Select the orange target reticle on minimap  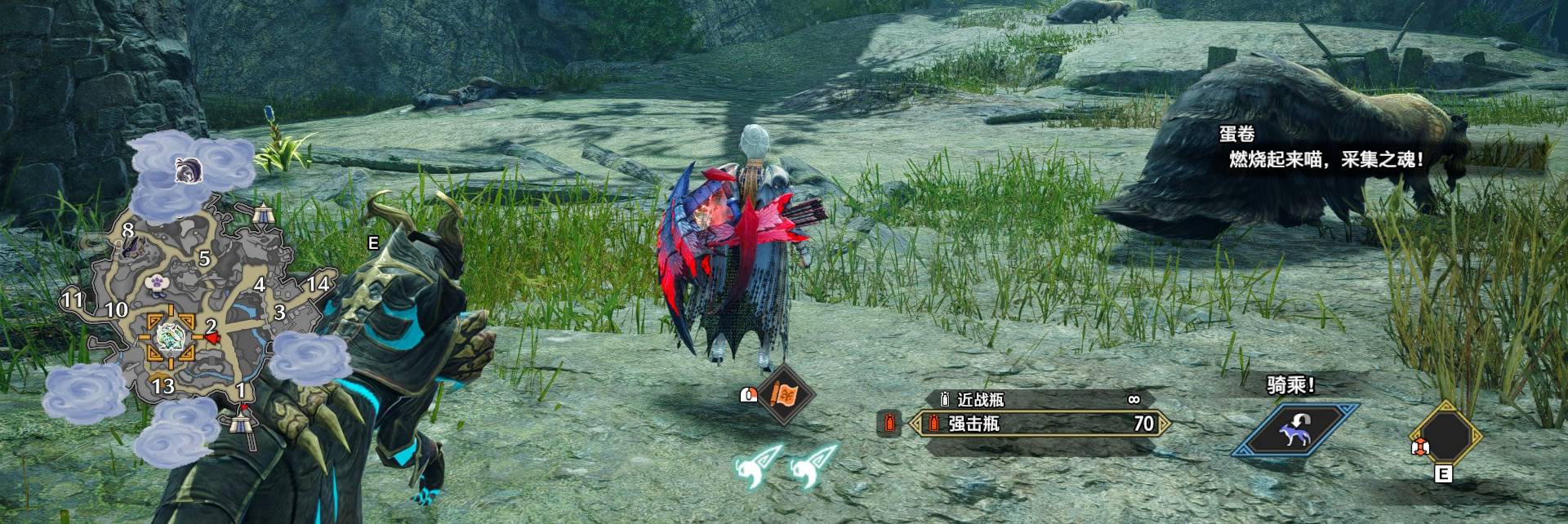171,335
